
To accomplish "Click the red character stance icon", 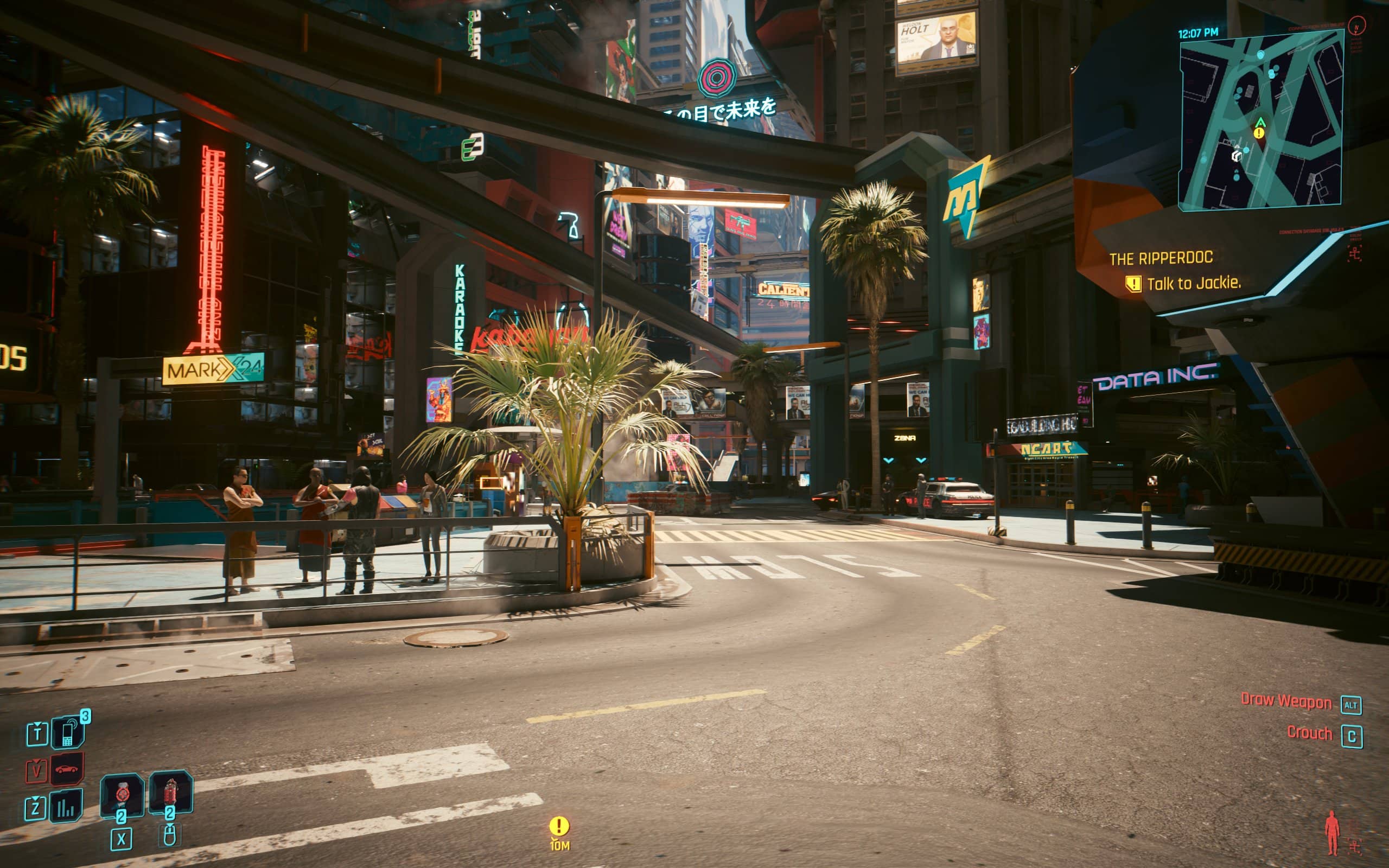I will pos(1331,832).
